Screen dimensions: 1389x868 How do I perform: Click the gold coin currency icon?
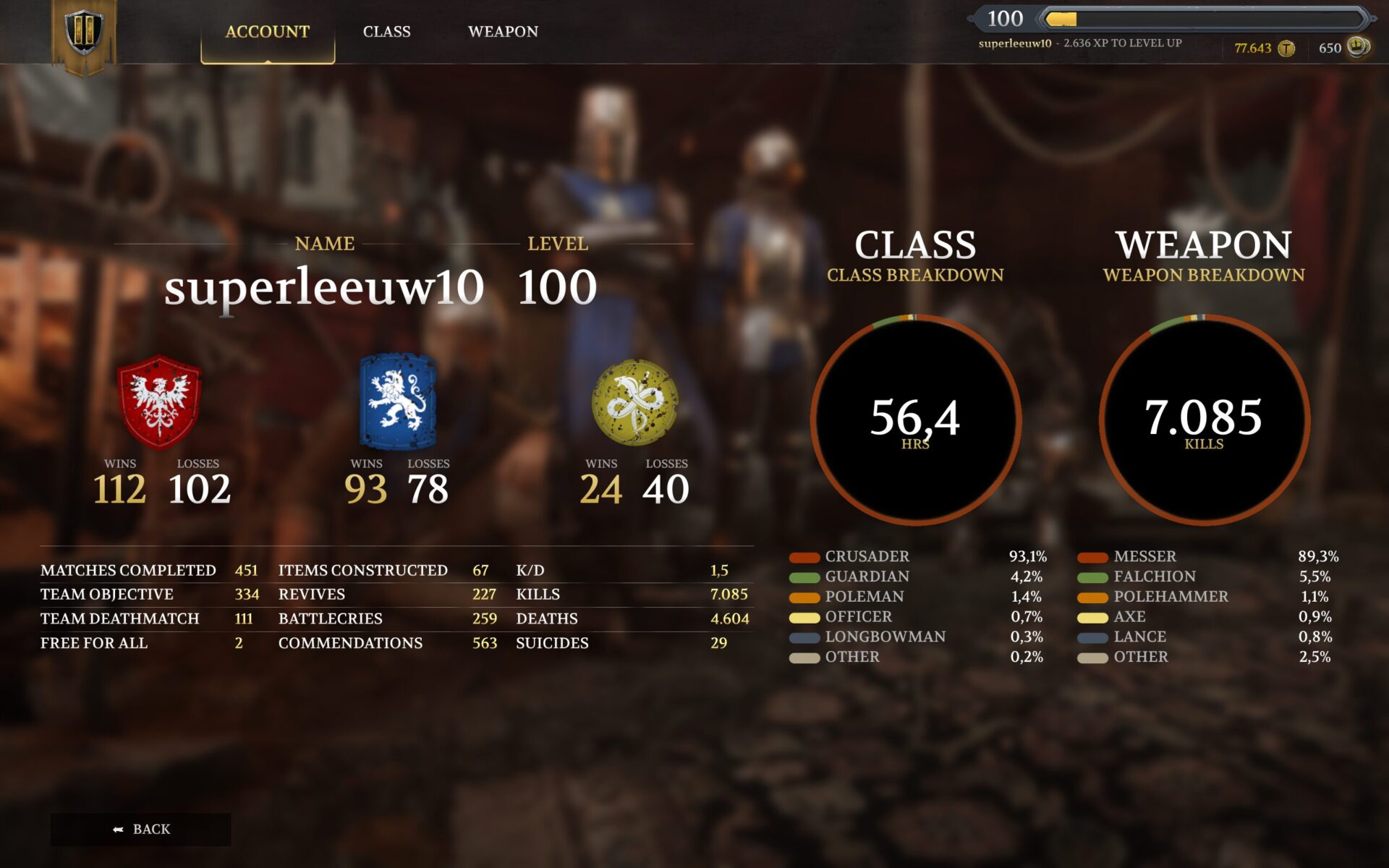[x=1286, y=48]
